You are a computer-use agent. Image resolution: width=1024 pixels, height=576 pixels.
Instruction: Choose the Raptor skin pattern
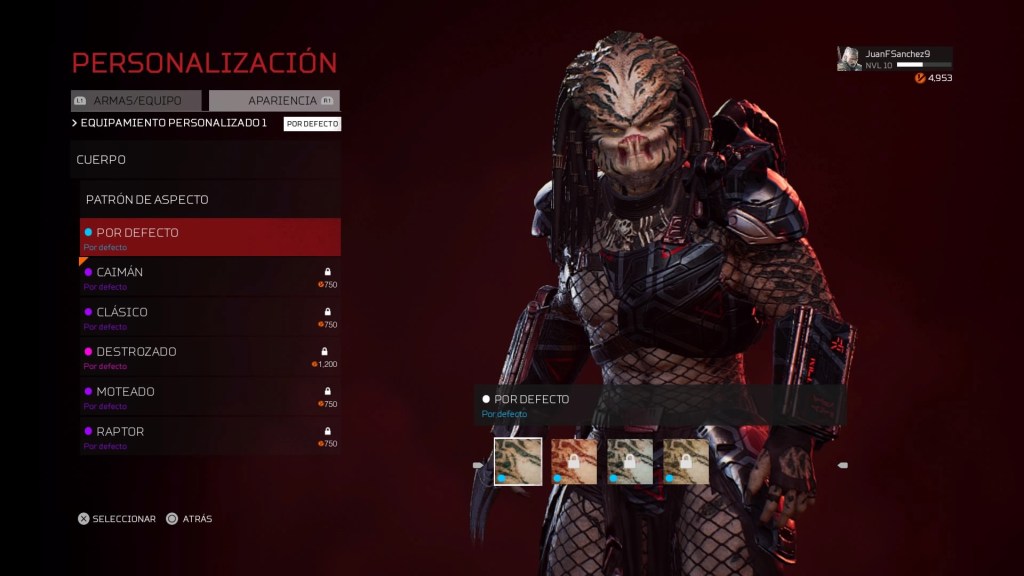(x=210, y=437)
